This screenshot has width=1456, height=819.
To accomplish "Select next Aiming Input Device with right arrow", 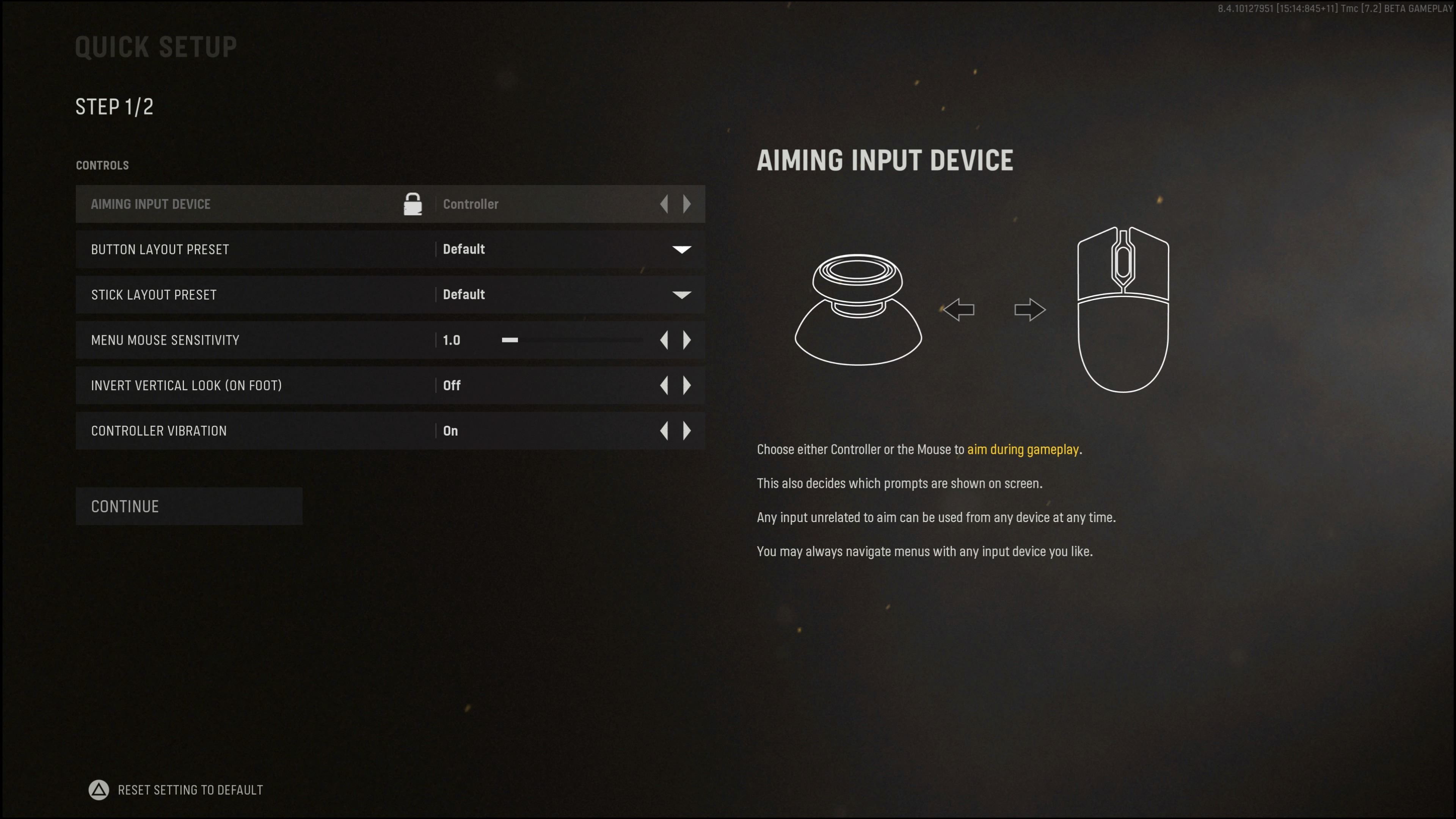I will (687, 204).
